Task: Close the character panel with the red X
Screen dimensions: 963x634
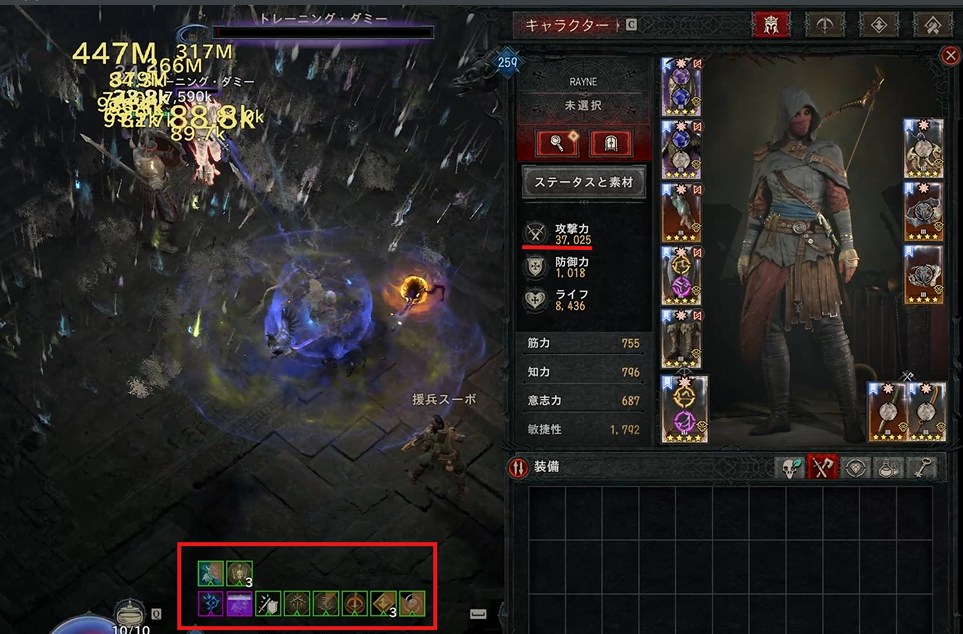Action: pyautogui.click(x=950, y=57)
